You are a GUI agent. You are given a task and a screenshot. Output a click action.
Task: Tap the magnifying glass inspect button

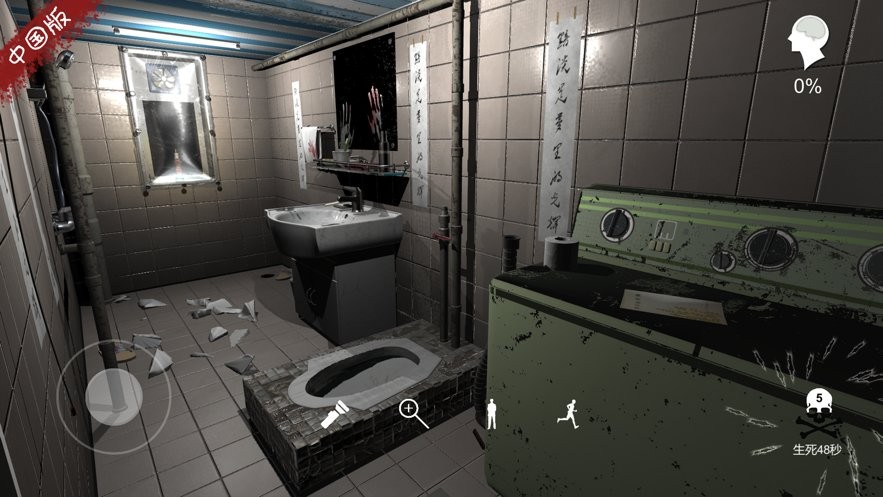click(413, 412)
